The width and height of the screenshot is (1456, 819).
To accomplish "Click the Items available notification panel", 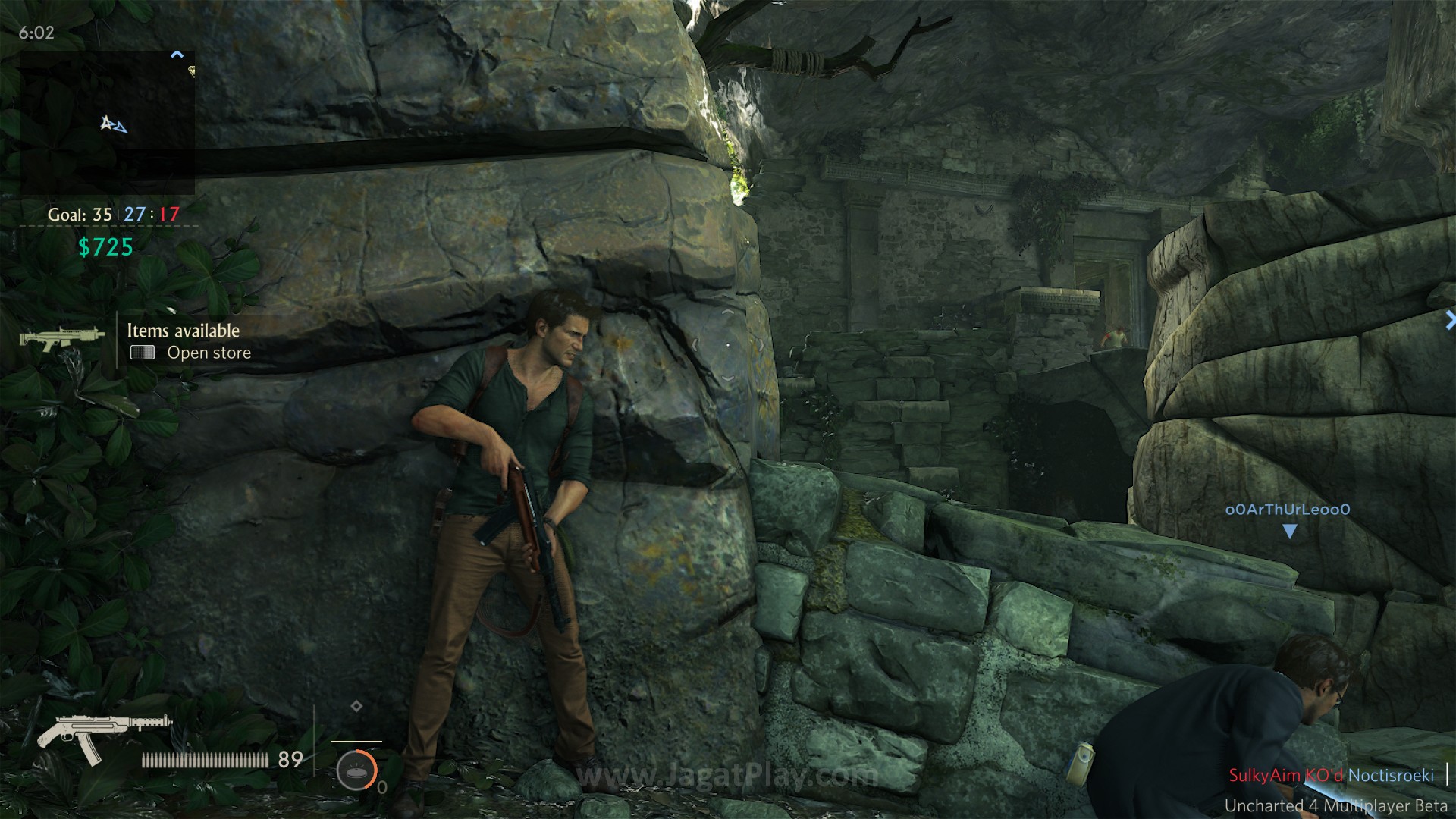I will pyautogui.click(x=182, y=340).
